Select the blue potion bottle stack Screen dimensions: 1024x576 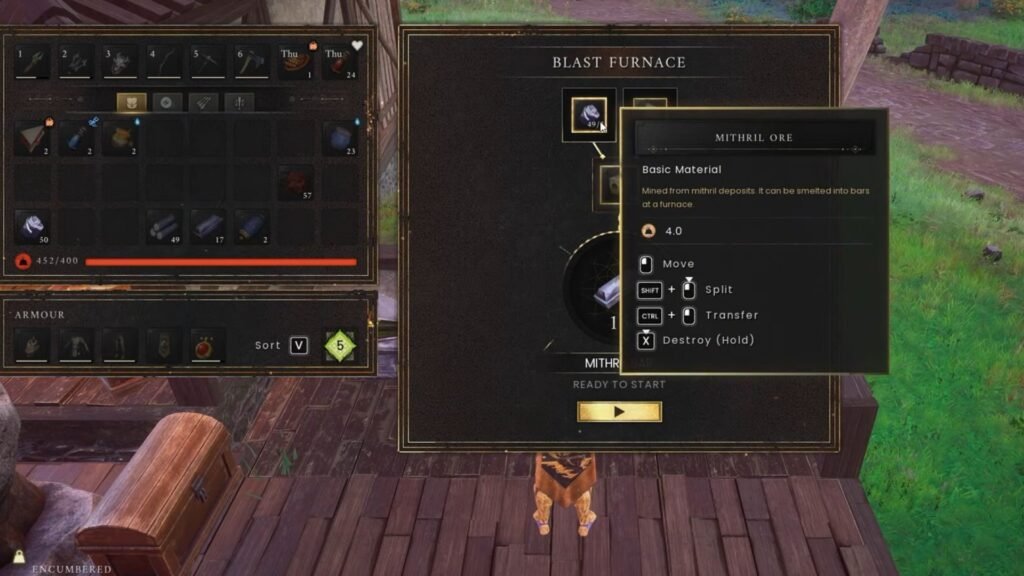click(x=77, y=138)
